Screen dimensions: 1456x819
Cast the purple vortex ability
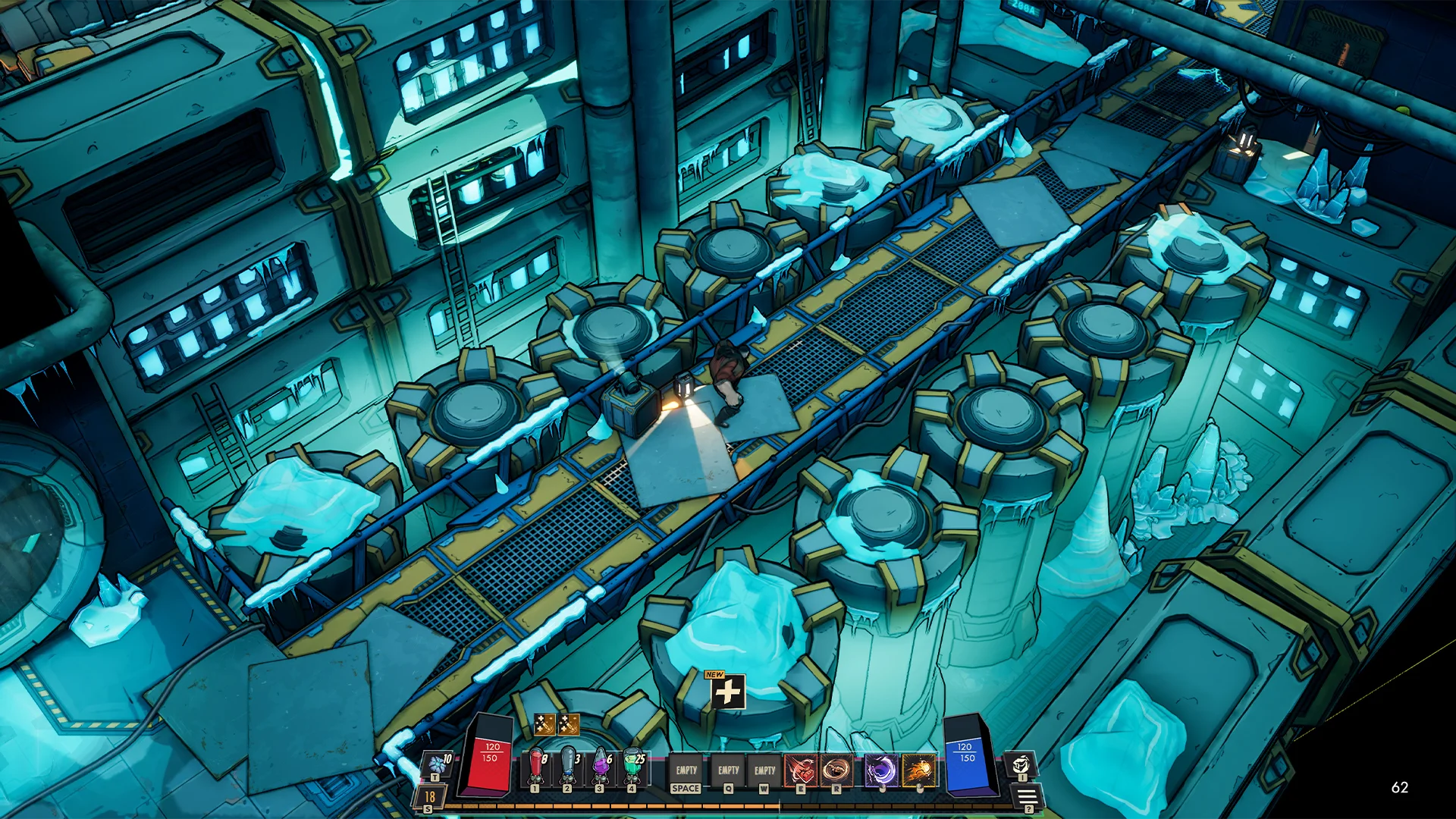tap(881, 770)
